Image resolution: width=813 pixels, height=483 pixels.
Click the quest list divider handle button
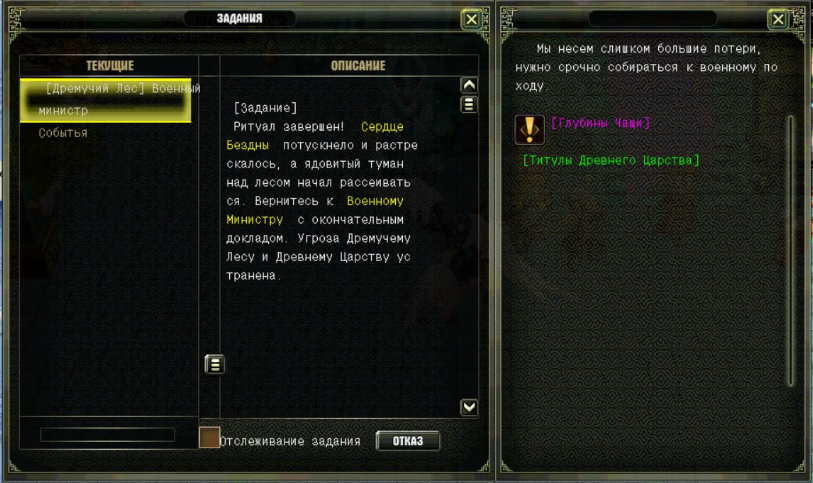coord(214,364)
